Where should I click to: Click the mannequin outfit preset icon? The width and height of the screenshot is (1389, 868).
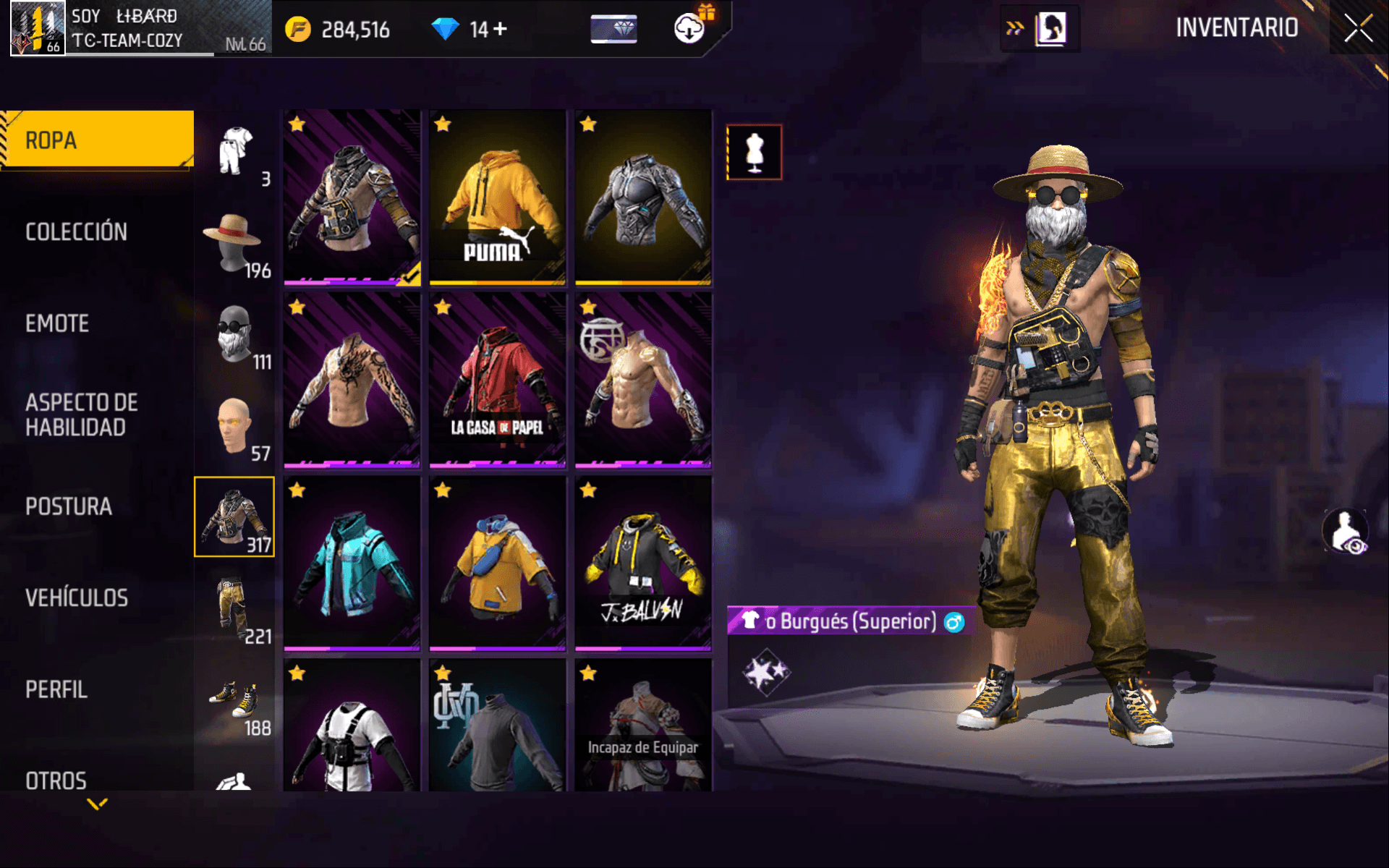pos(754,152)
